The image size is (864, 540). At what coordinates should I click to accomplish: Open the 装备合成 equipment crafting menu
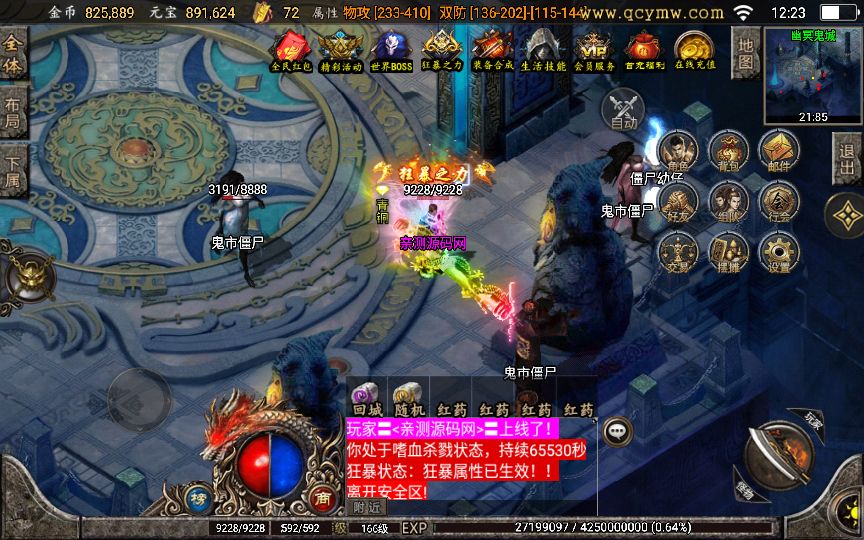(x=492, y=49)
